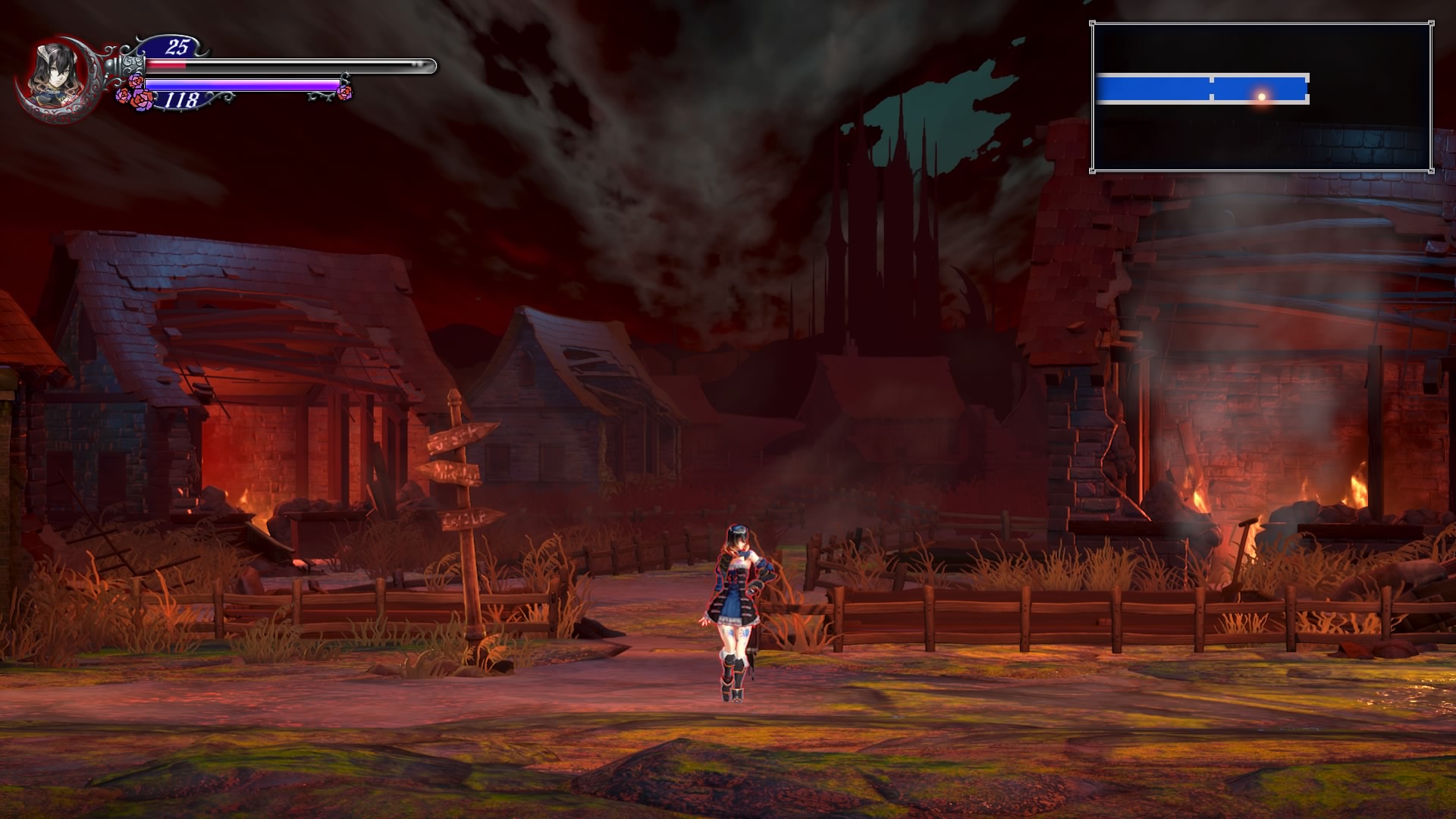Click the minimap in the corner
This screenshot has width=1456, height=819.
coord(1261,97)
